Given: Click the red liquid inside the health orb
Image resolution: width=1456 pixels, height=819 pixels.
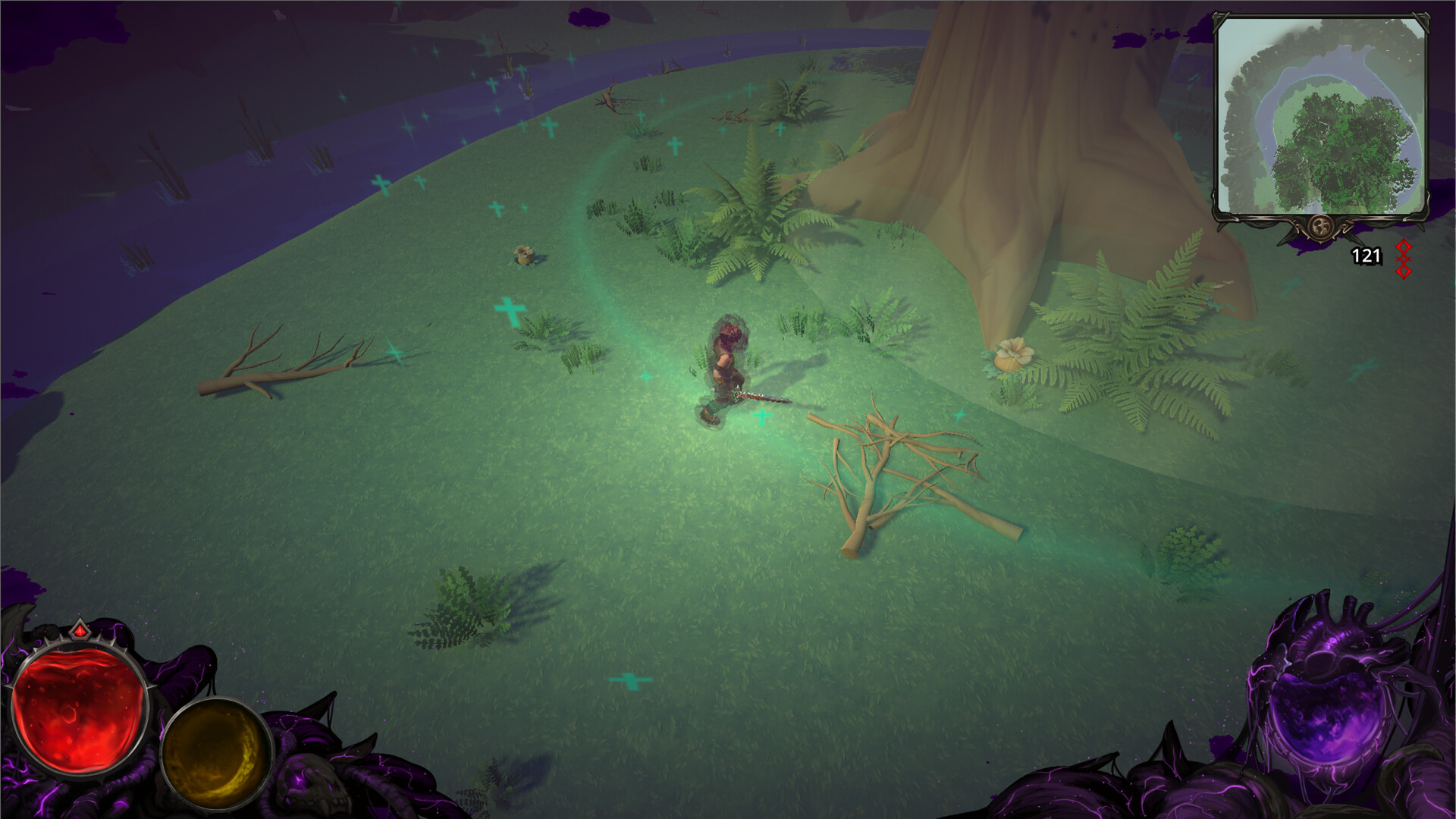Looking at the screenshot, I should (79, 713).
